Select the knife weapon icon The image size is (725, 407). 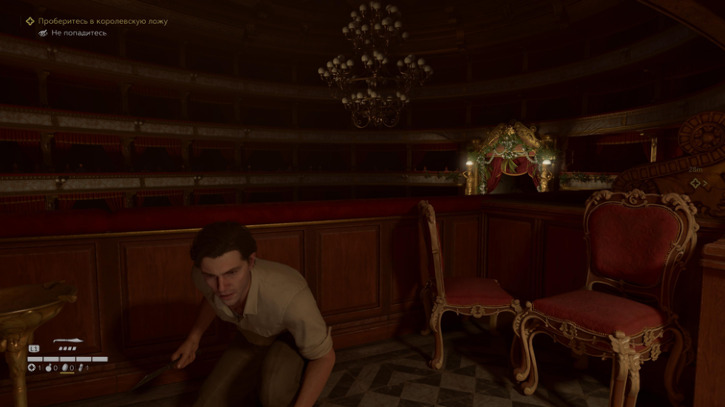(68, 342)
